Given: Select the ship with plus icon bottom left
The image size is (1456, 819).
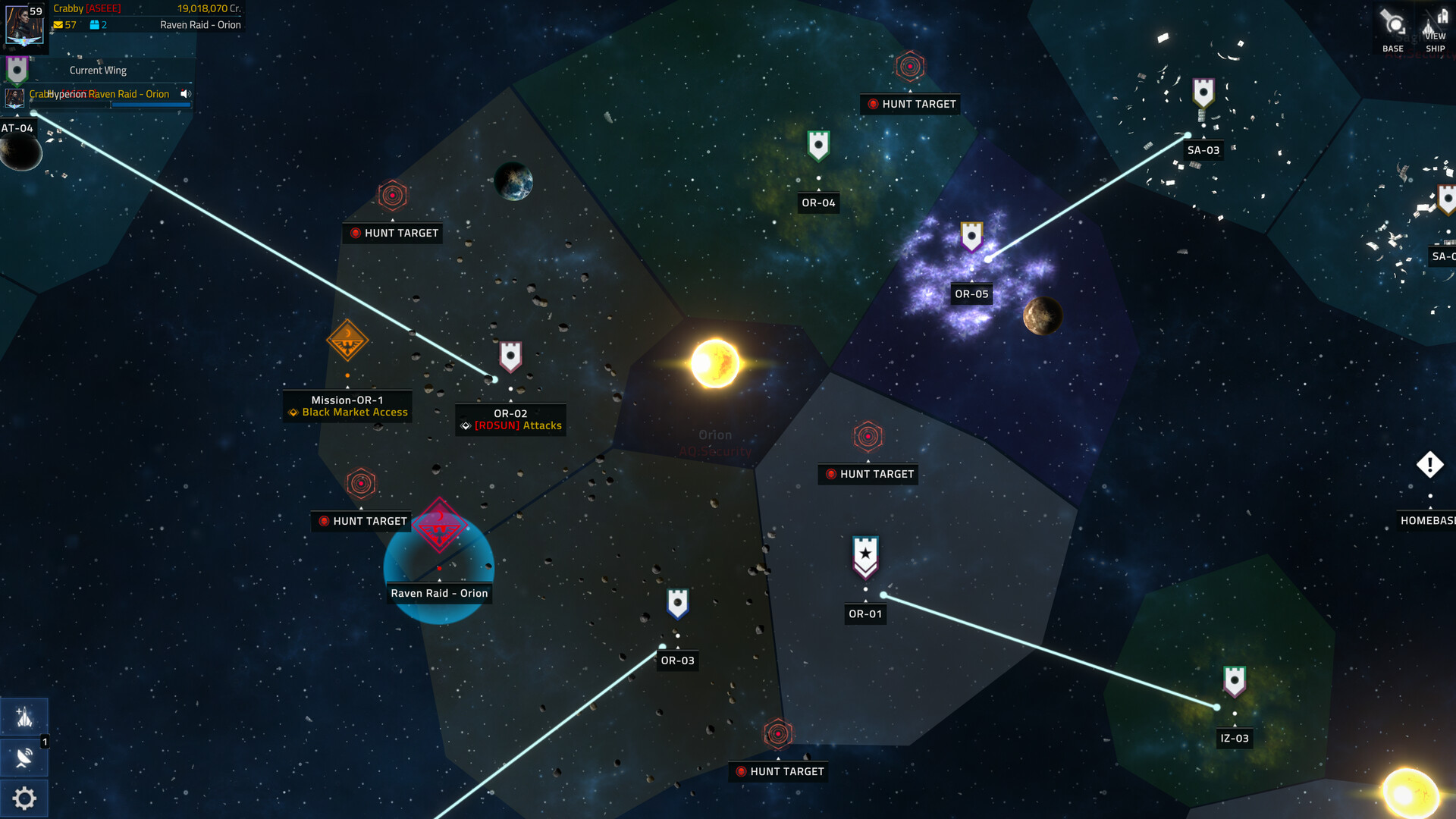Looking at the screenshot, I should tap(24, 715).
